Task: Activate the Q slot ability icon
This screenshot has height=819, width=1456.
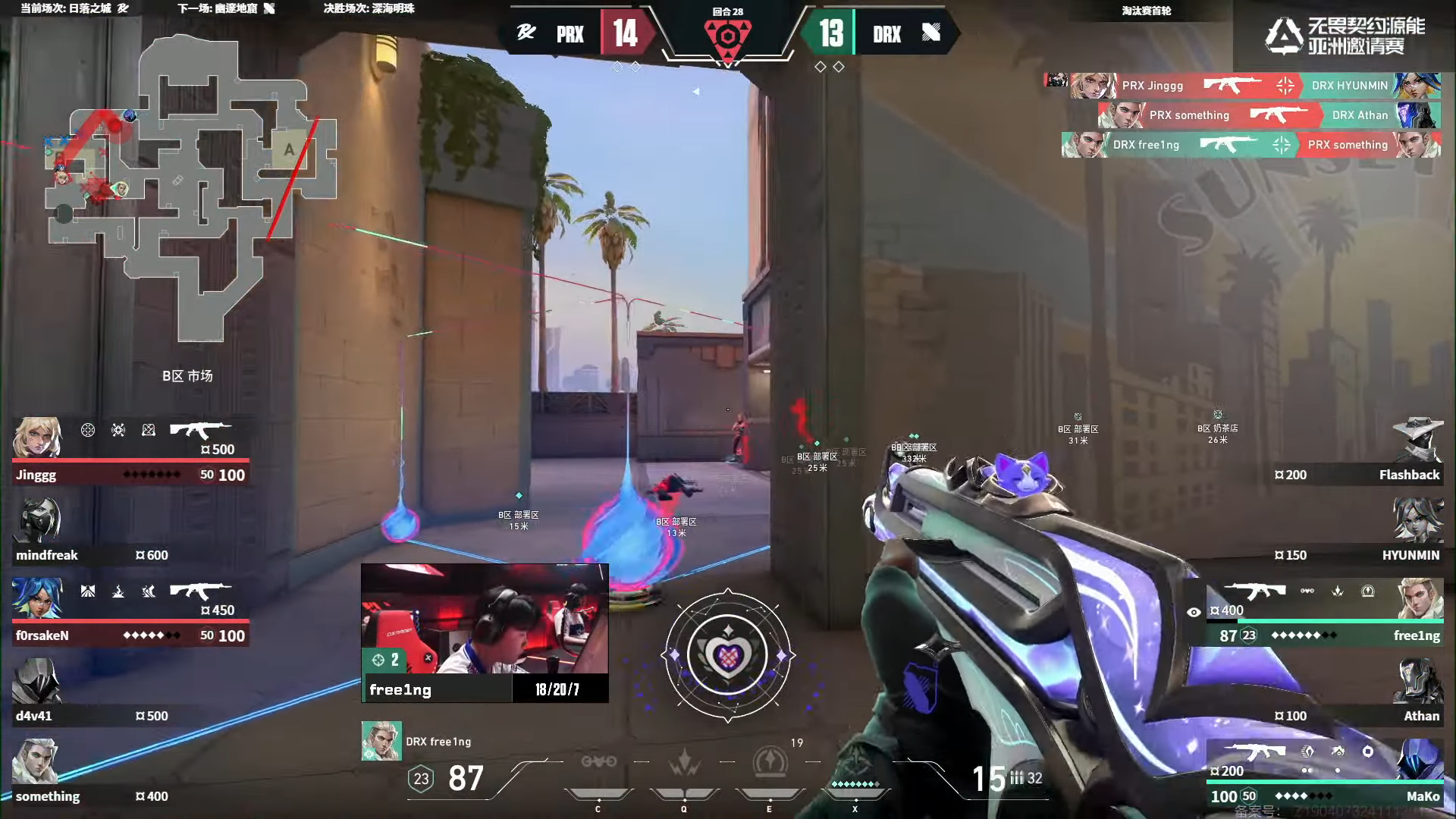Action: pyautogui.click(x=684, y=762)
